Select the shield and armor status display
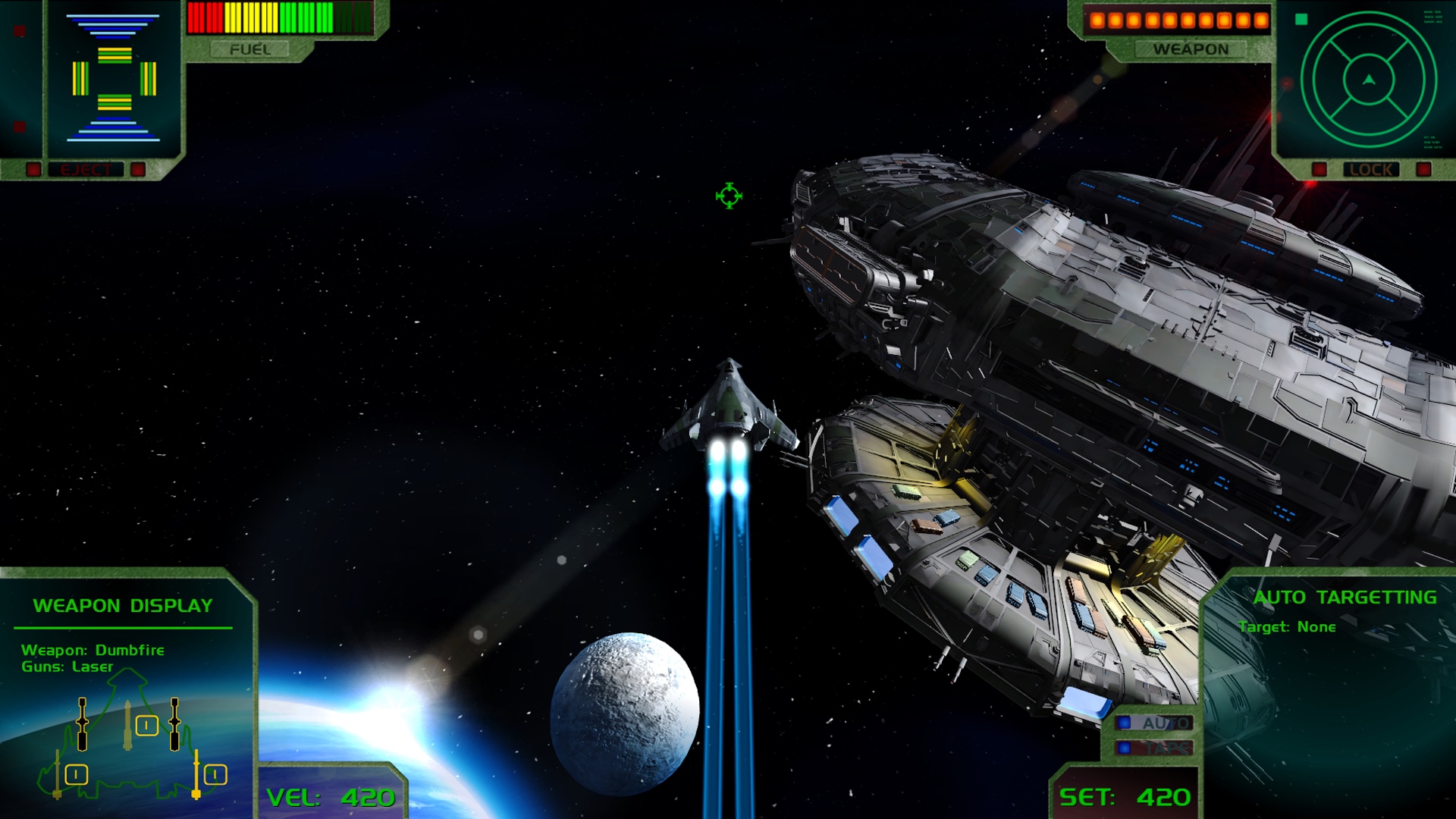The width and height of the screenshot is (1456, 819). click(x=114, y=79)
